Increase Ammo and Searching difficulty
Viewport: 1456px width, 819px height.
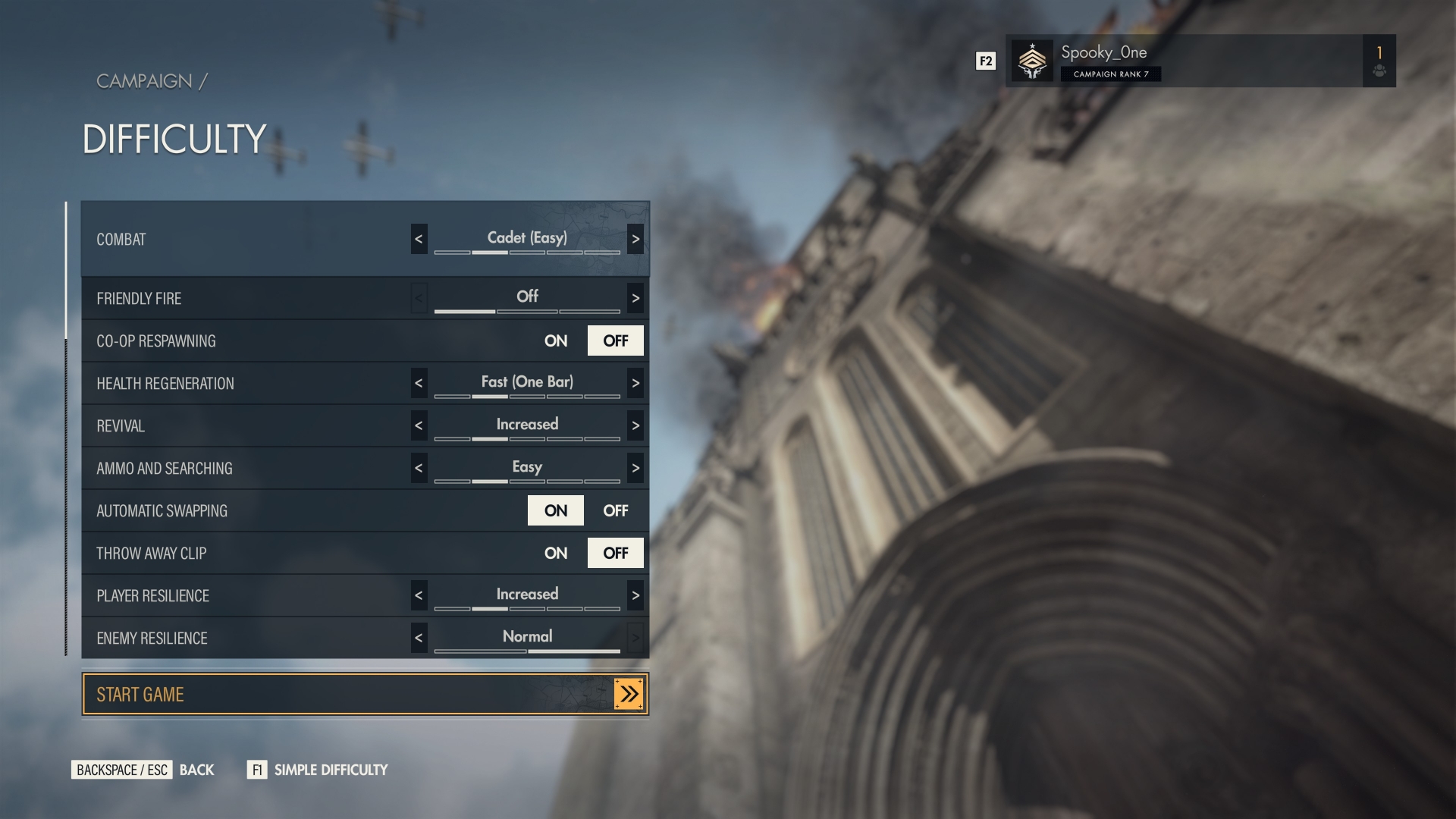[x=635, y=469]
